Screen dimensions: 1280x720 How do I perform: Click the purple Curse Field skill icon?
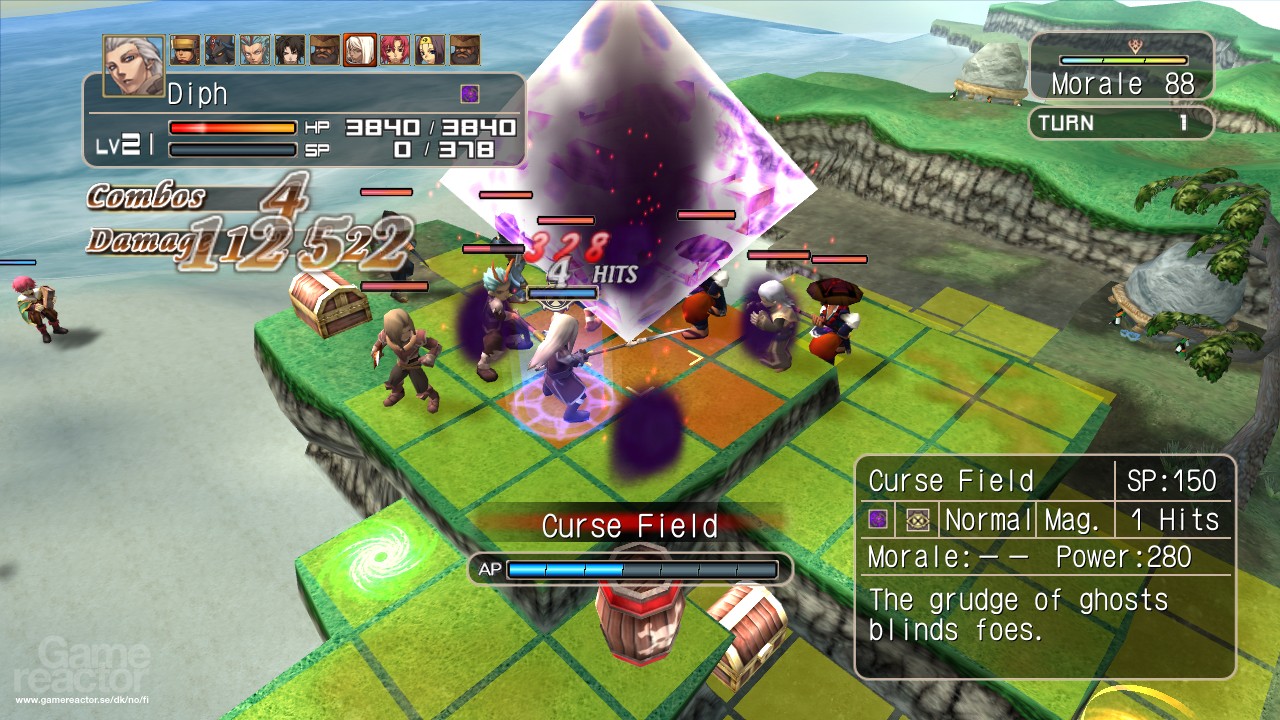[878, 519]
